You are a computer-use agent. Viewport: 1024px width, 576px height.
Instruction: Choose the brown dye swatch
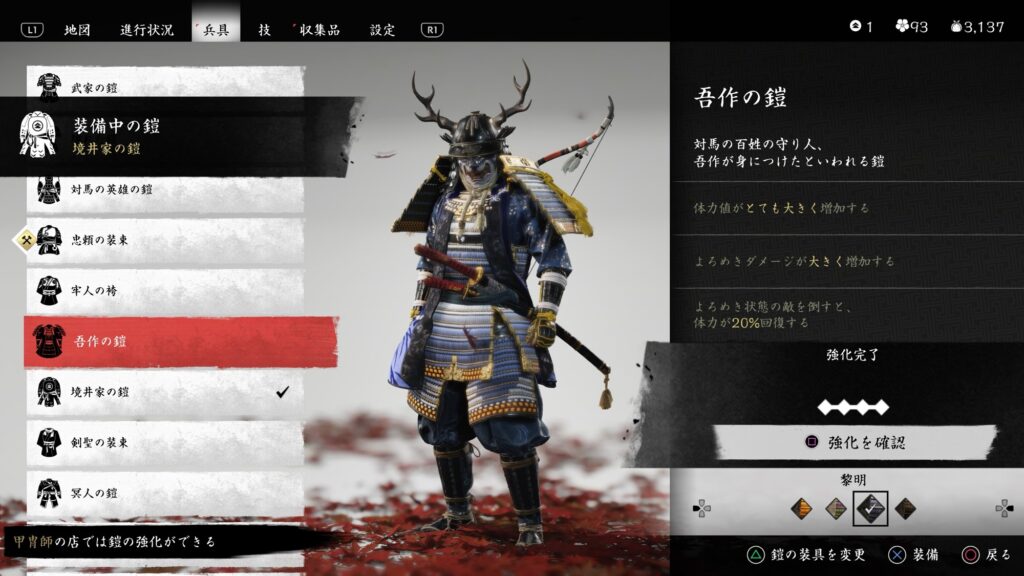point(904,509)
